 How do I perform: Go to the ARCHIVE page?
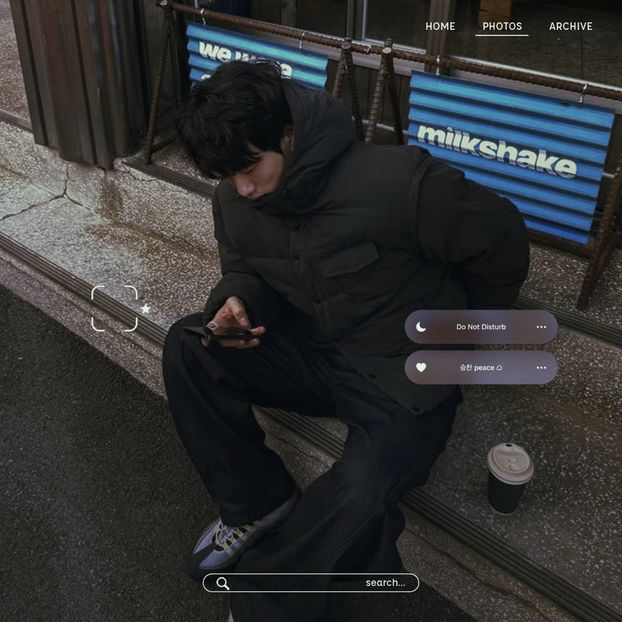point(570,26)
